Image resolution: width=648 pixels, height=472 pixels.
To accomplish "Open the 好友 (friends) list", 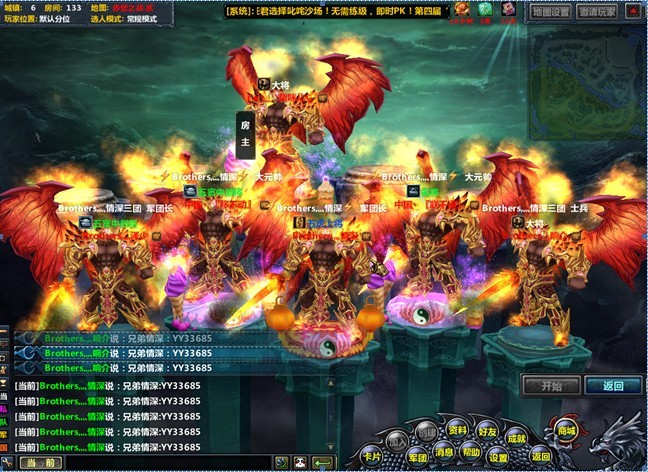I will pos(487,431).
